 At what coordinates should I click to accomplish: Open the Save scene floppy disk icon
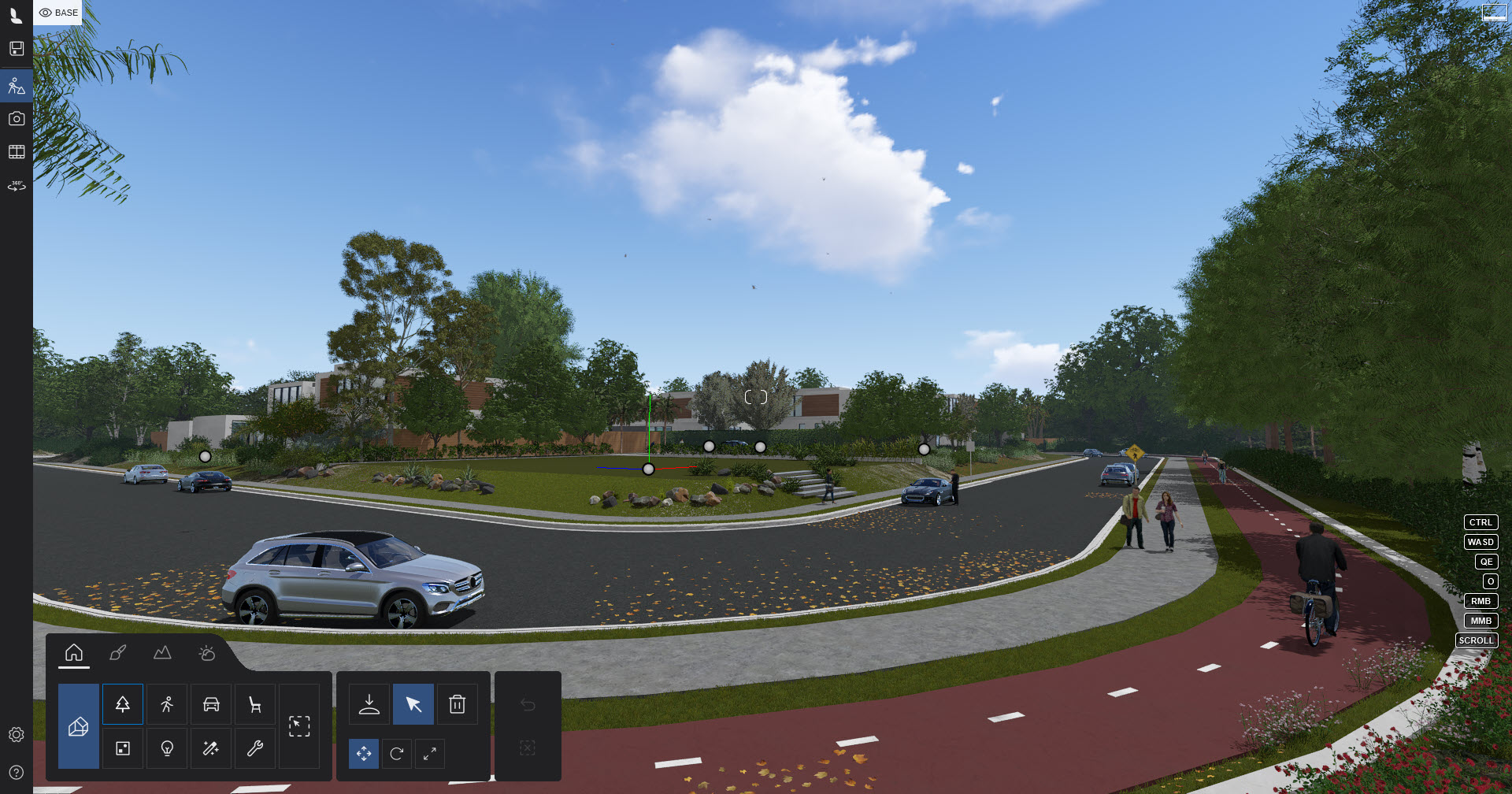(17, 49)
